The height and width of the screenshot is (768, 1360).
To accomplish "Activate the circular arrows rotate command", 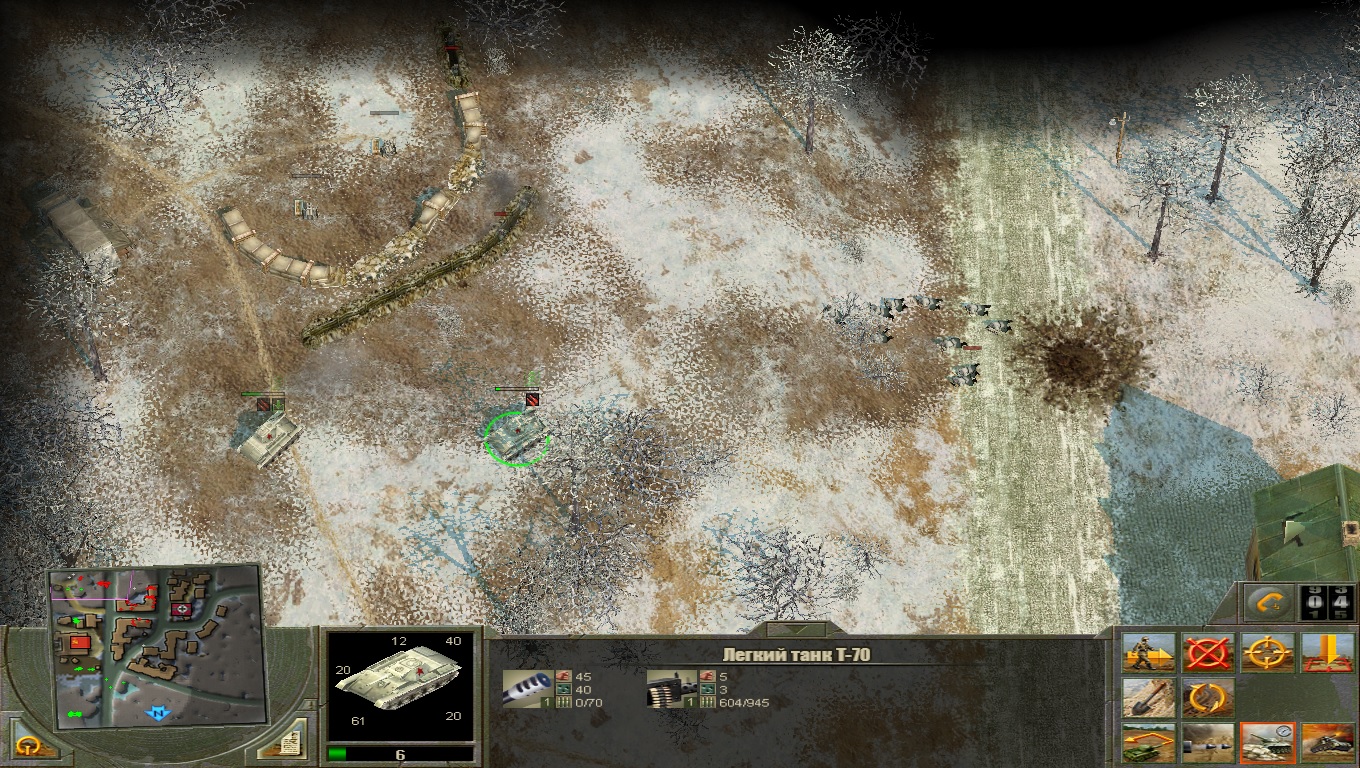I will tap(1207, 697).
